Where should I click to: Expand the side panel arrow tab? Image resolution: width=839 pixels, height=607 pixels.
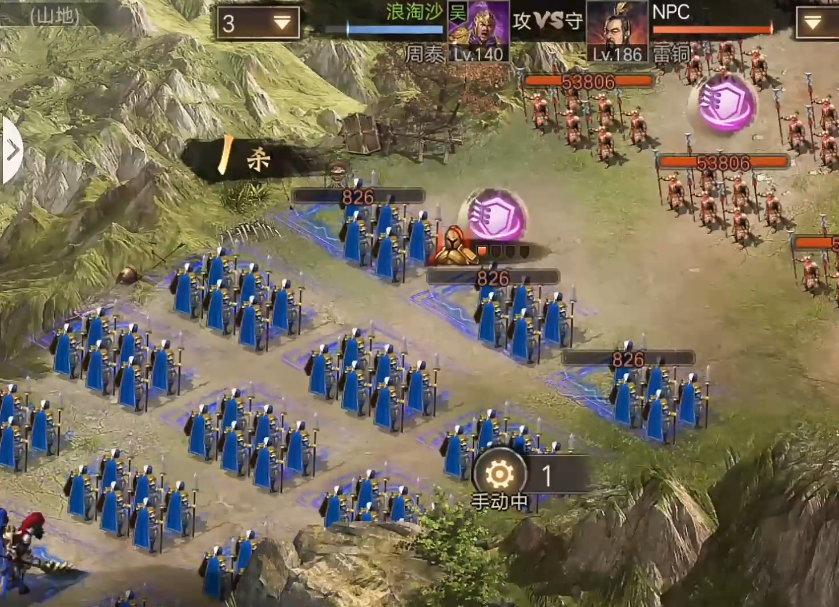(11, 150)
